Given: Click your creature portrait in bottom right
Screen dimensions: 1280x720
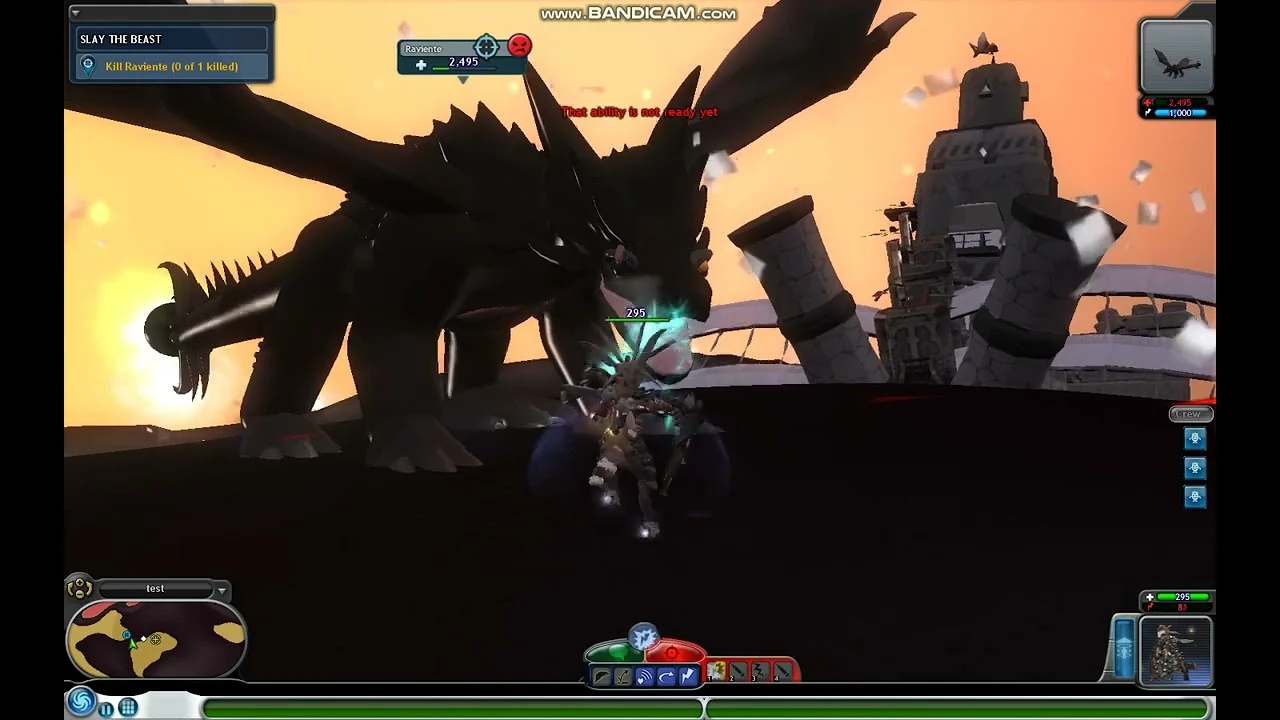Looking at the screenshot, I should tap(1175, 650).
